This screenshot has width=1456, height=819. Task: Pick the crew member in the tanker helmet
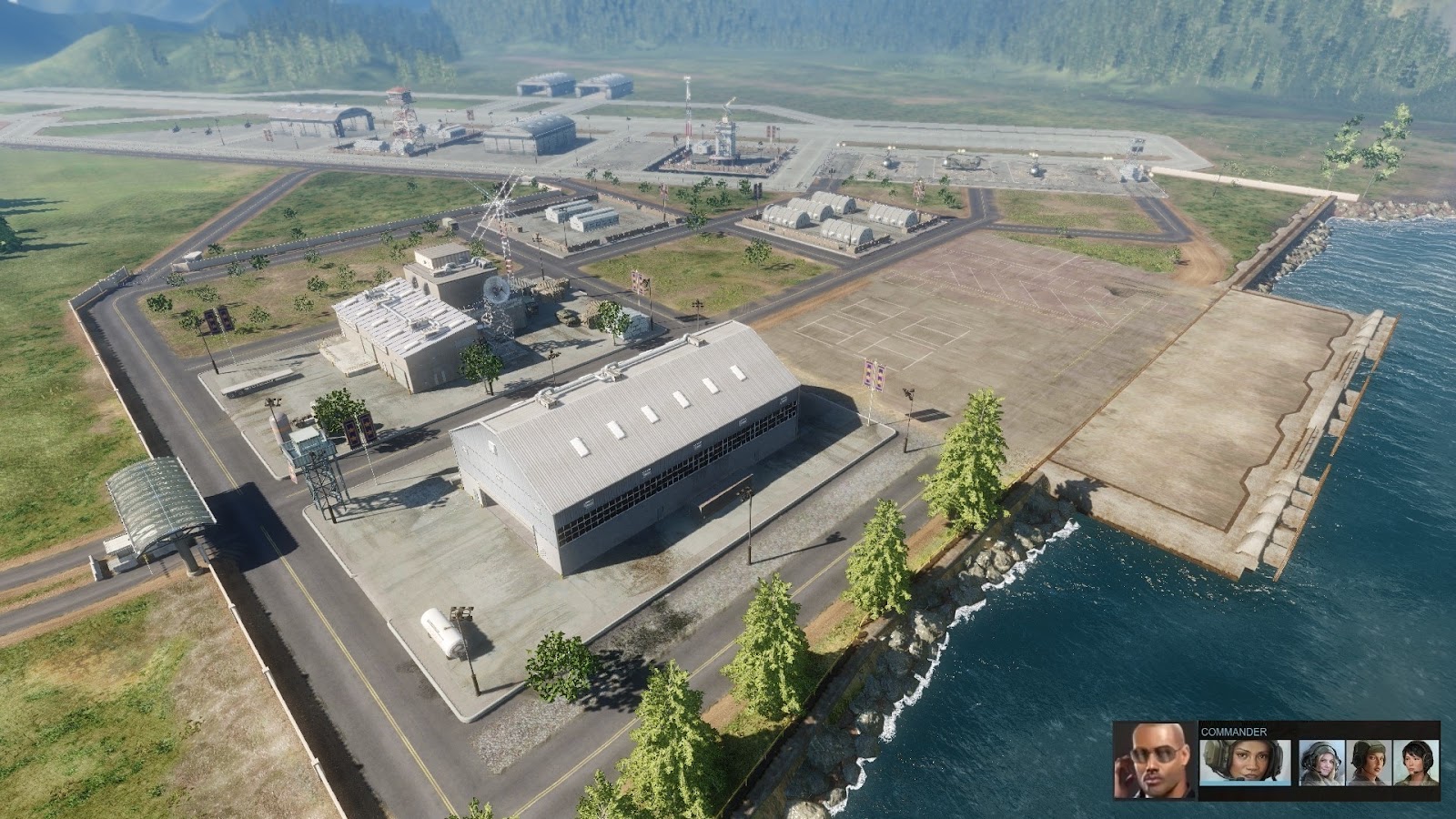1369,763
